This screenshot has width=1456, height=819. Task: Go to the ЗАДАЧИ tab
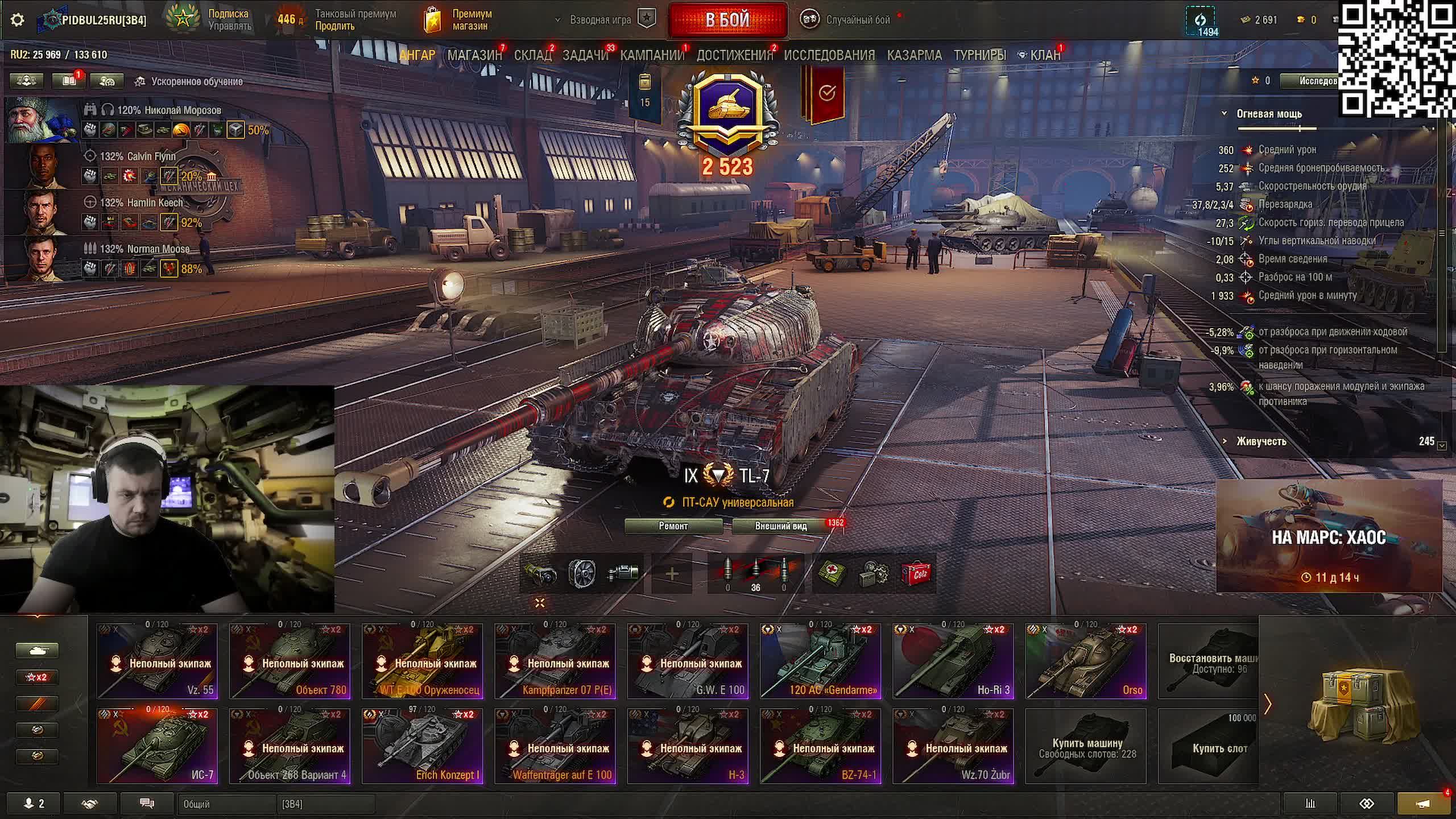[x=585, y=55]
